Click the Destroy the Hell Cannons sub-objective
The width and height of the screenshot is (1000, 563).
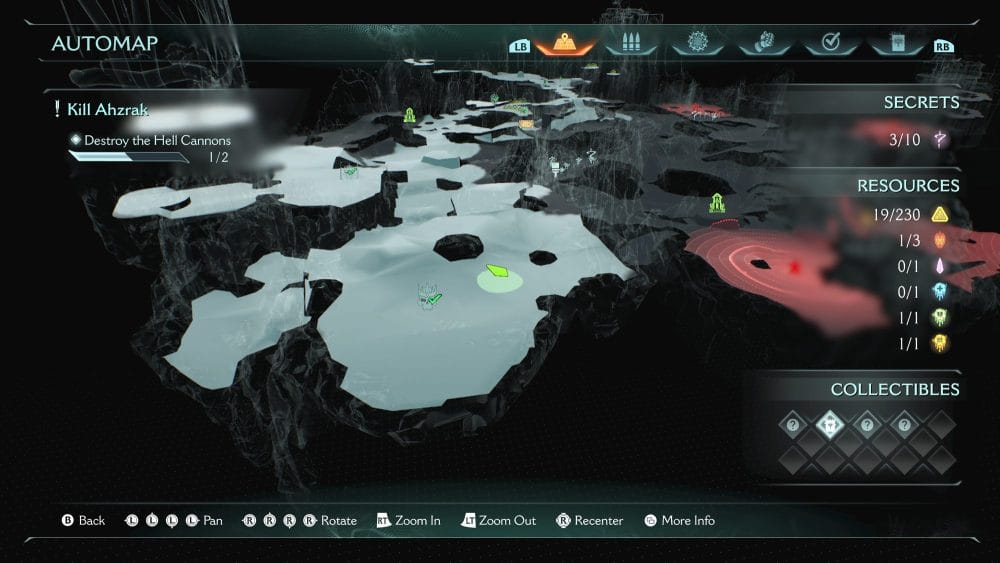(x=157, y=141)
